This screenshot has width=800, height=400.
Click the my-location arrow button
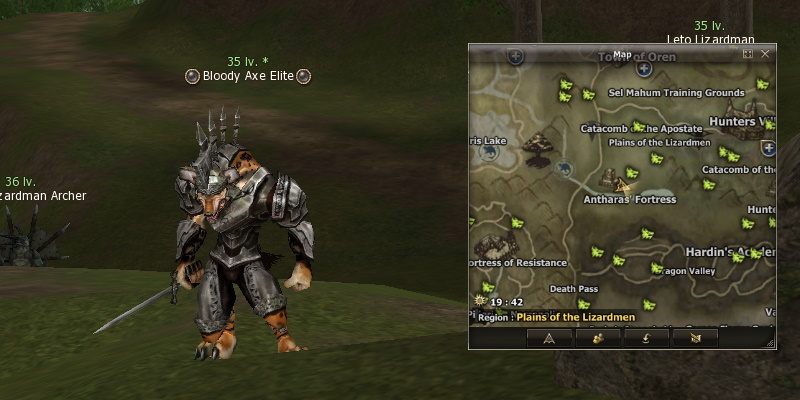click(549, 338)
